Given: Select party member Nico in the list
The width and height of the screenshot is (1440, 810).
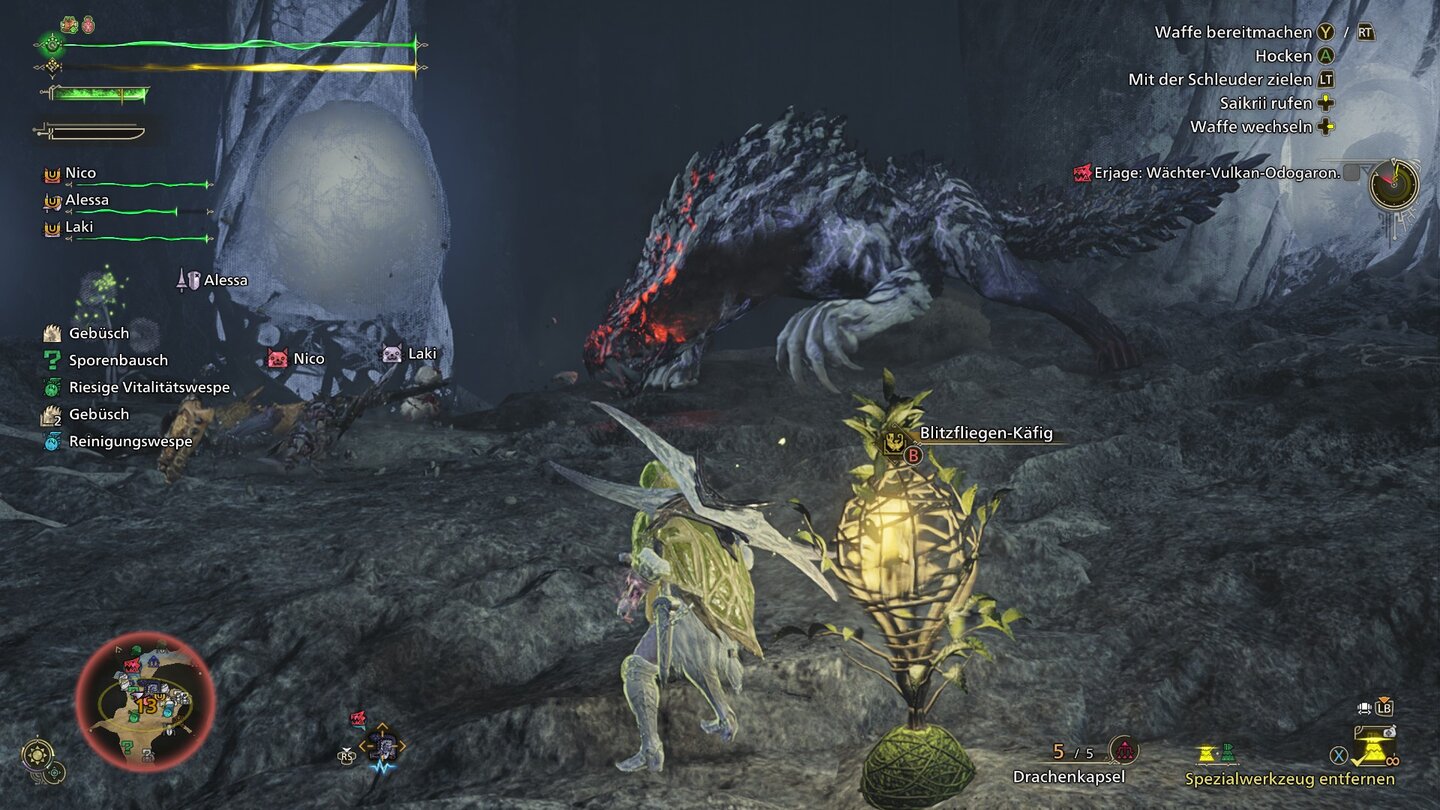Looking at the screenshot, I should 81,174.
